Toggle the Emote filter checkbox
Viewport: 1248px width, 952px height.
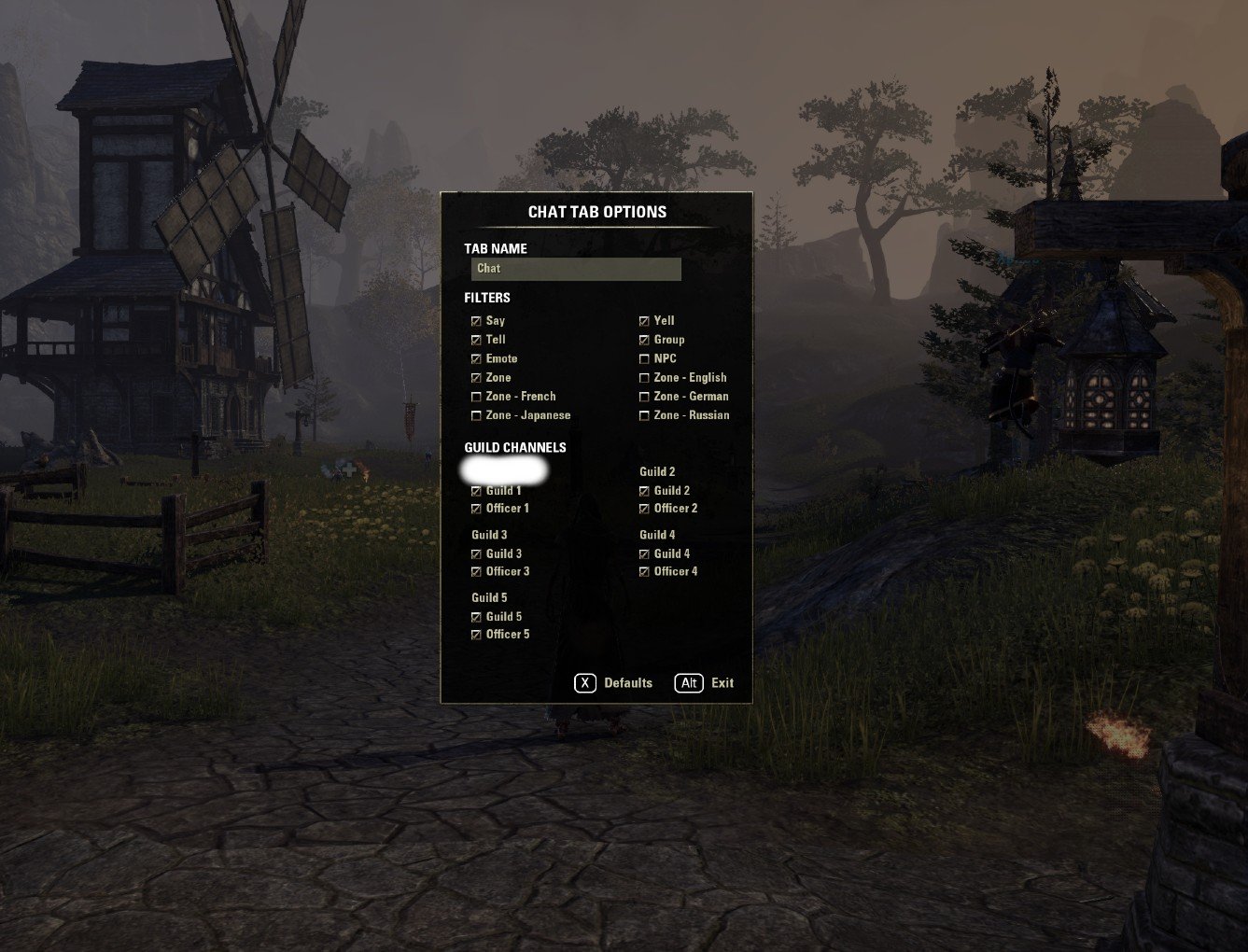(x=476, y=359)
